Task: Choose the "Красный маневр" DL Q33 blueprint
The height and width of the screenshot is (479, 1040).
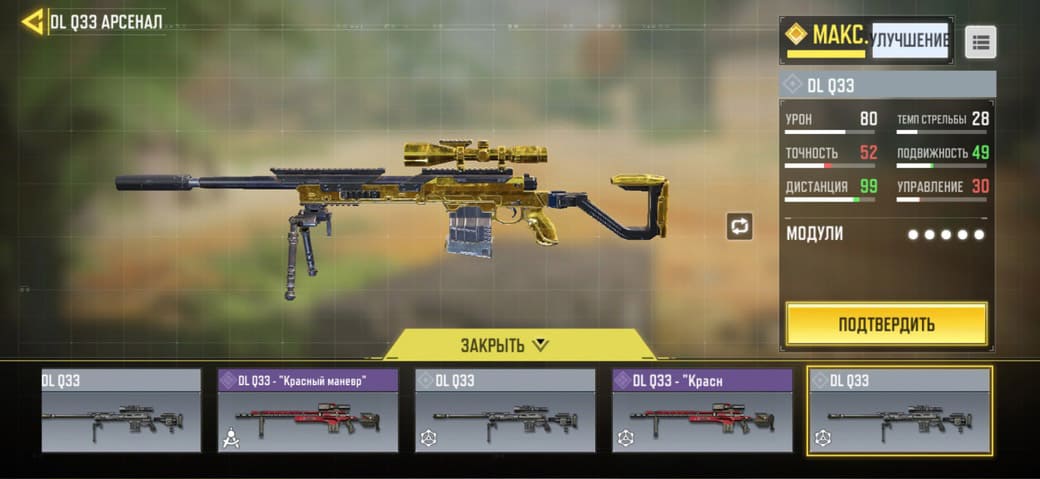Action: point(308,410)
